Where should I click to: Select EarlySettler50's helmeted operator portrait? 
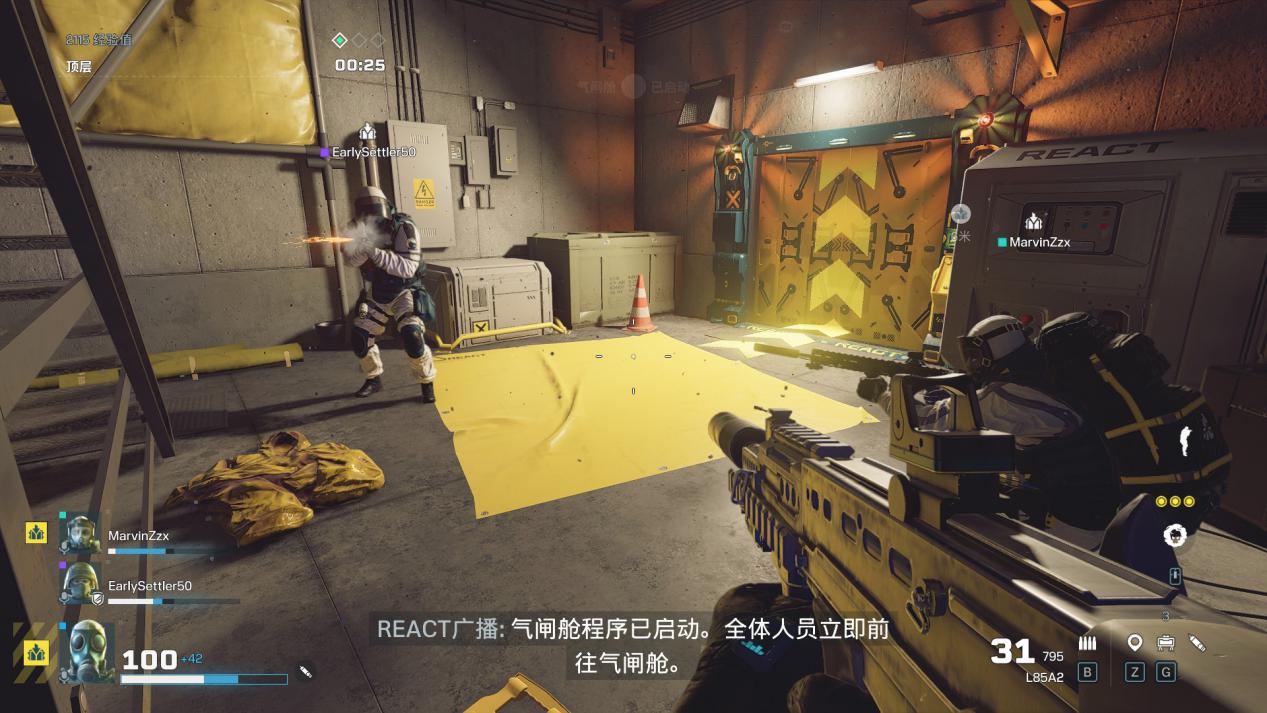pyautogui.click(x=79, y=583)
